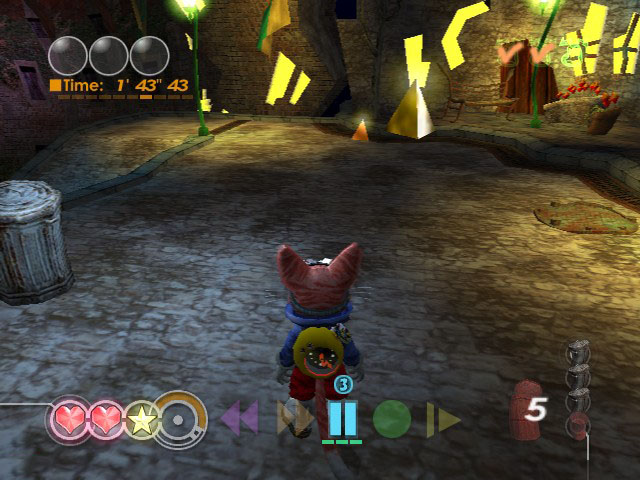Select the blue pause time control
This screenshot has width=640, height=480.
click(x=342, y=416)
